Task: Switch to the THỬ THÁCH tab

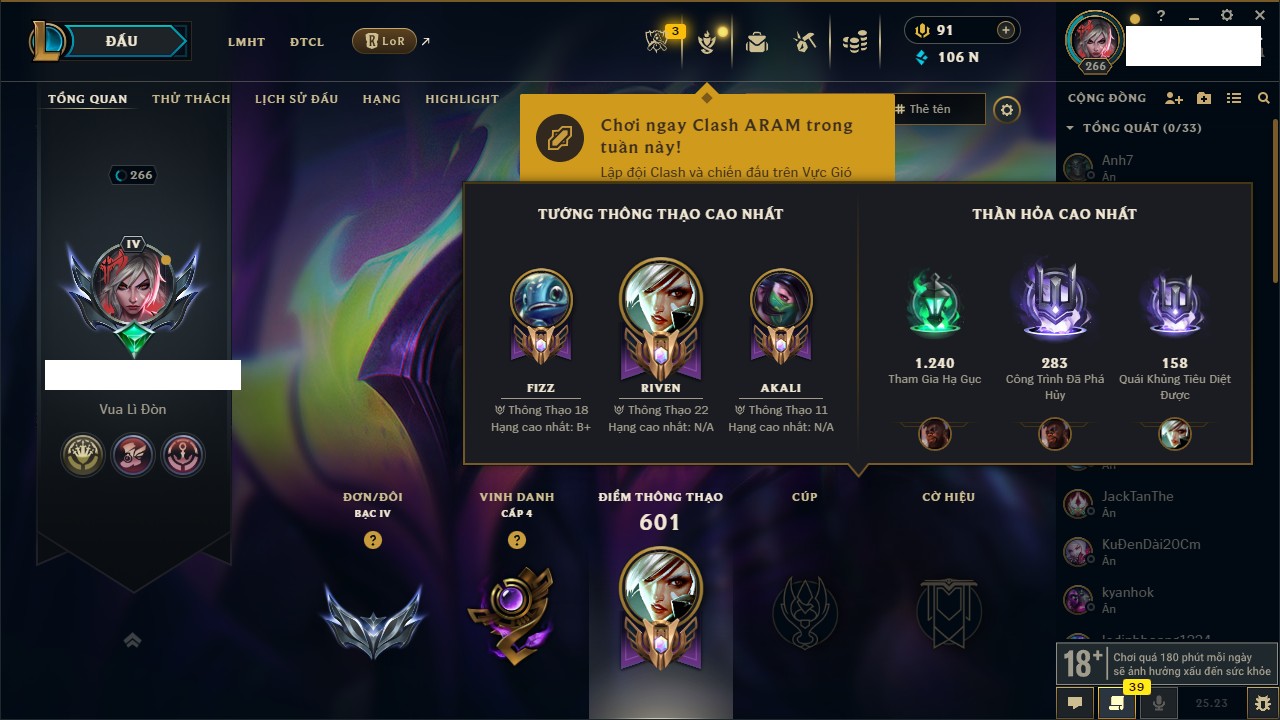Action: click(191, 99)
